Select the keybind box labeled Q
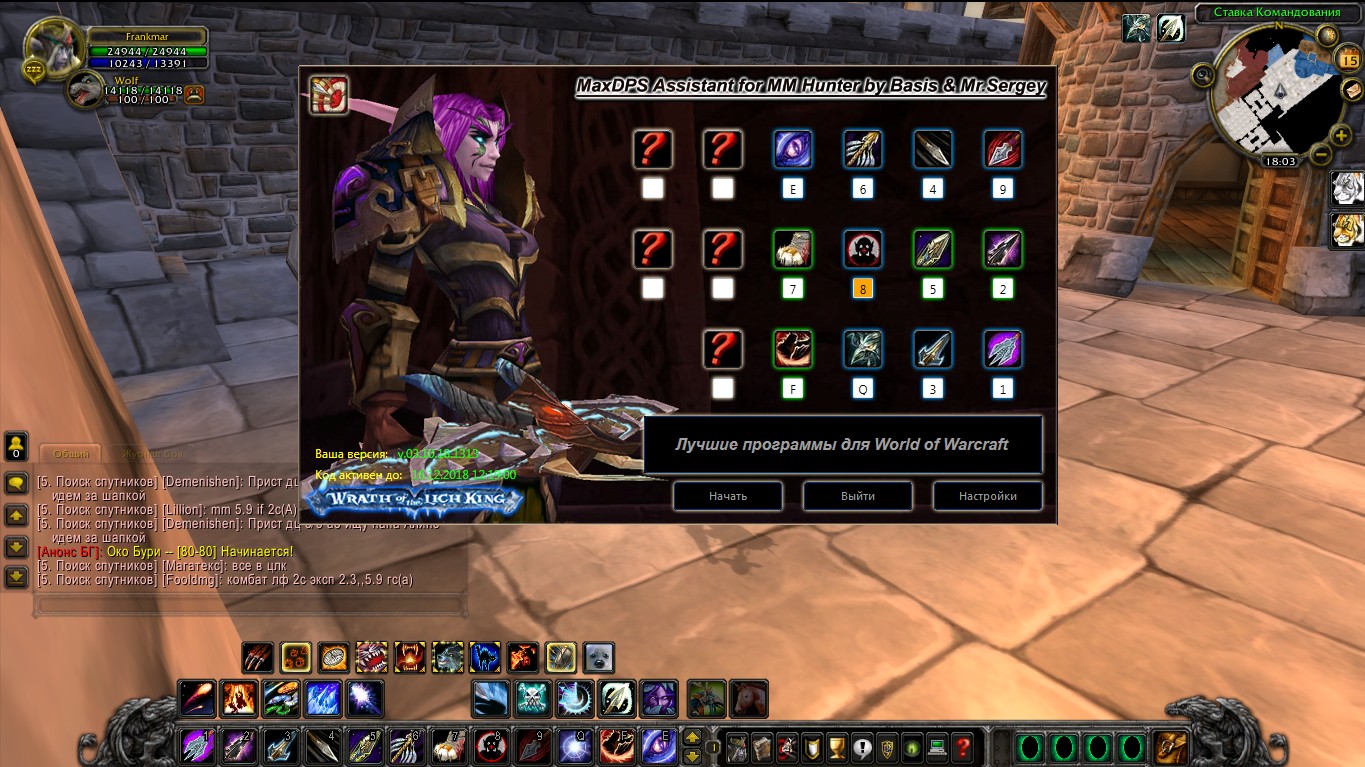Viewport: 1365px width, 767px height. click(x=863, y=389)
